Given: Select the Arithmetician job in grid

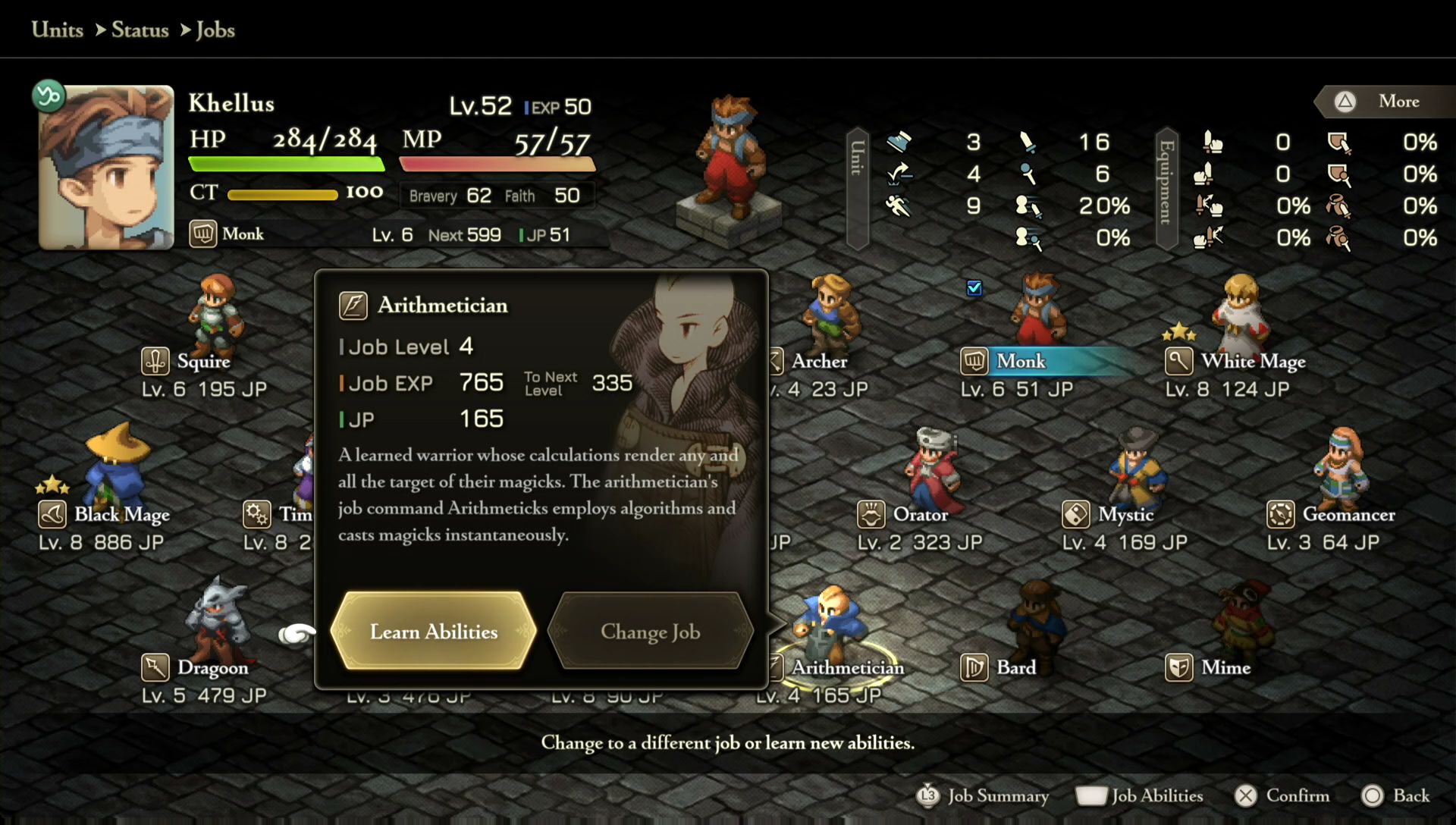Looking at the screenshot, I should (847, 667).
